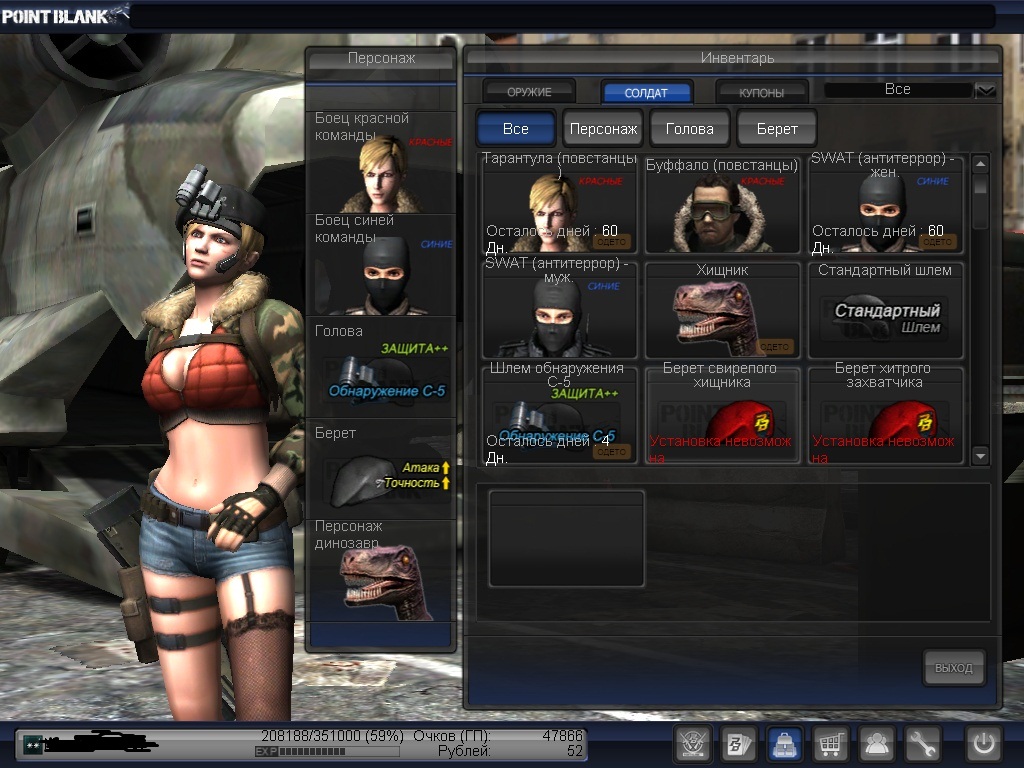Screen dimensions: 1024x768
Task: Click the ВЫХОД button
Action: pos(953,668)
